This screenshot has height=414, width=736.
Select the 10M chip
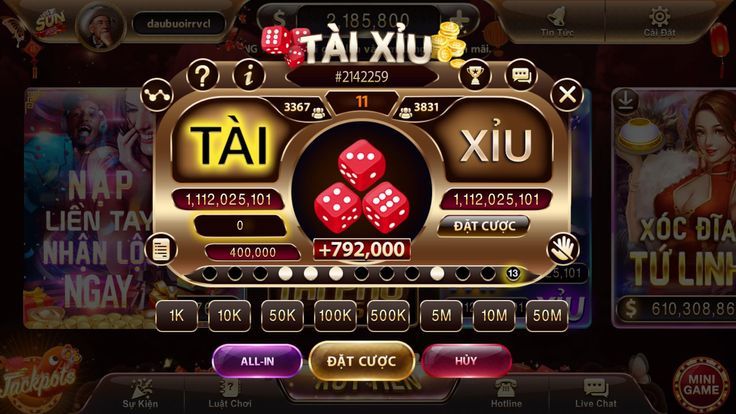pyautogui.click(x=494, y=315)
